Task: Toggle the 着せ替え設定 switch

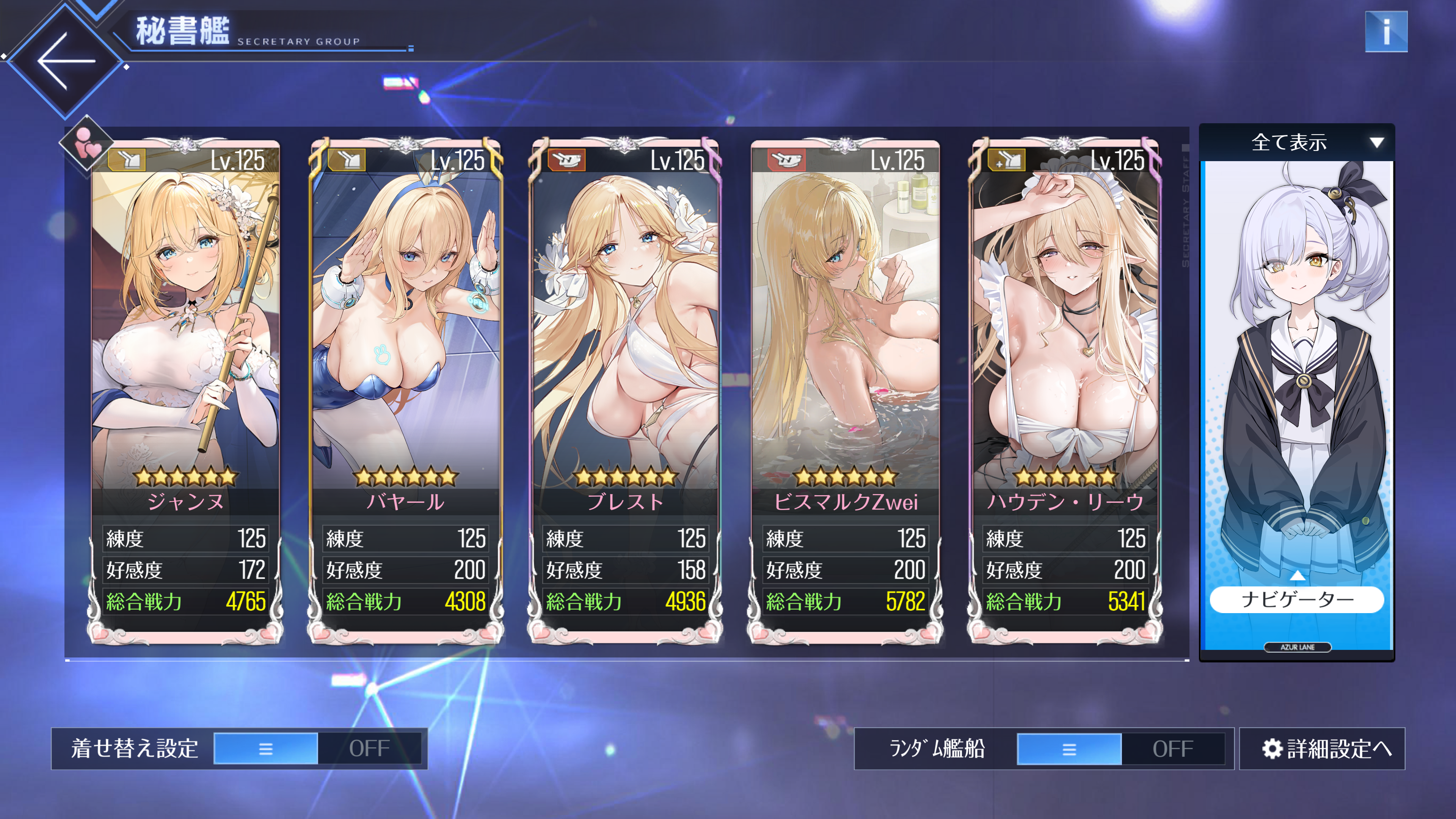Action: [x=317, y=748]
